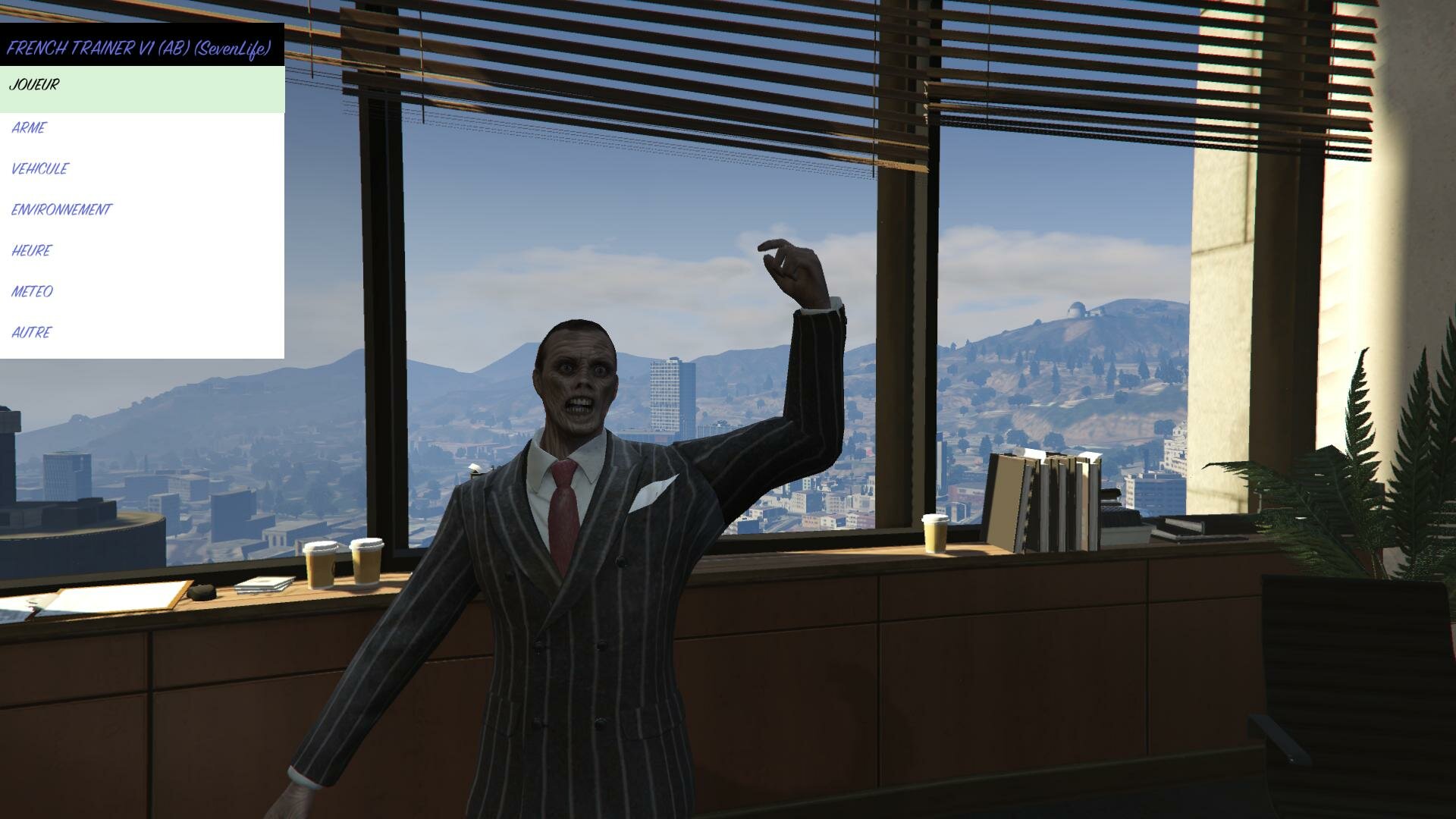1456x819 pixels.
Task: Open the ENVIRONNEMENT menu entry
Action: pos(61,210)
